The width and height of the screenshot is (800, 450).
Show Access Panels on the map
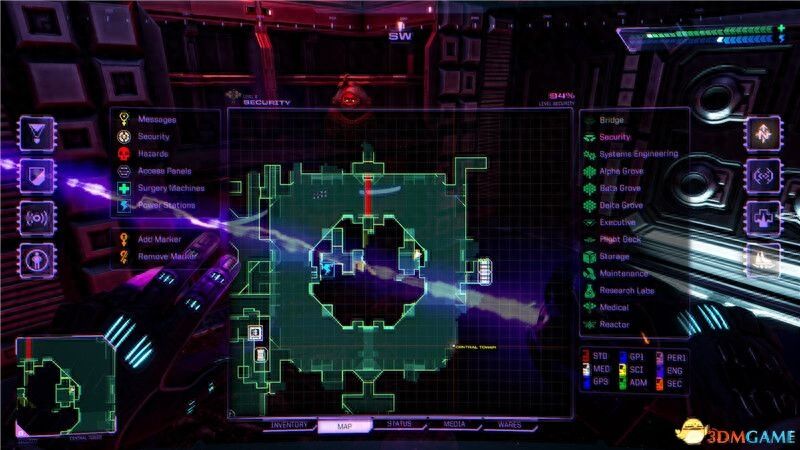pyautogui.click(x=165, y=171)
